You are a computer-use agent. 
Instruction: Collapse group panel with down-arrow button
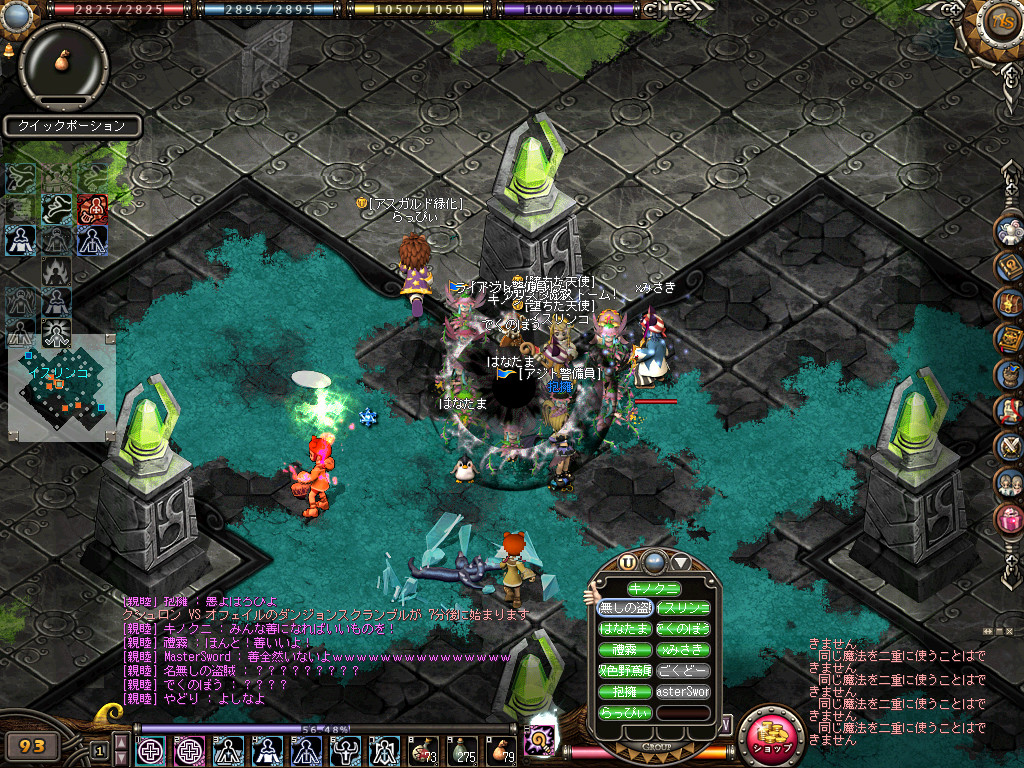pos(681,562)
